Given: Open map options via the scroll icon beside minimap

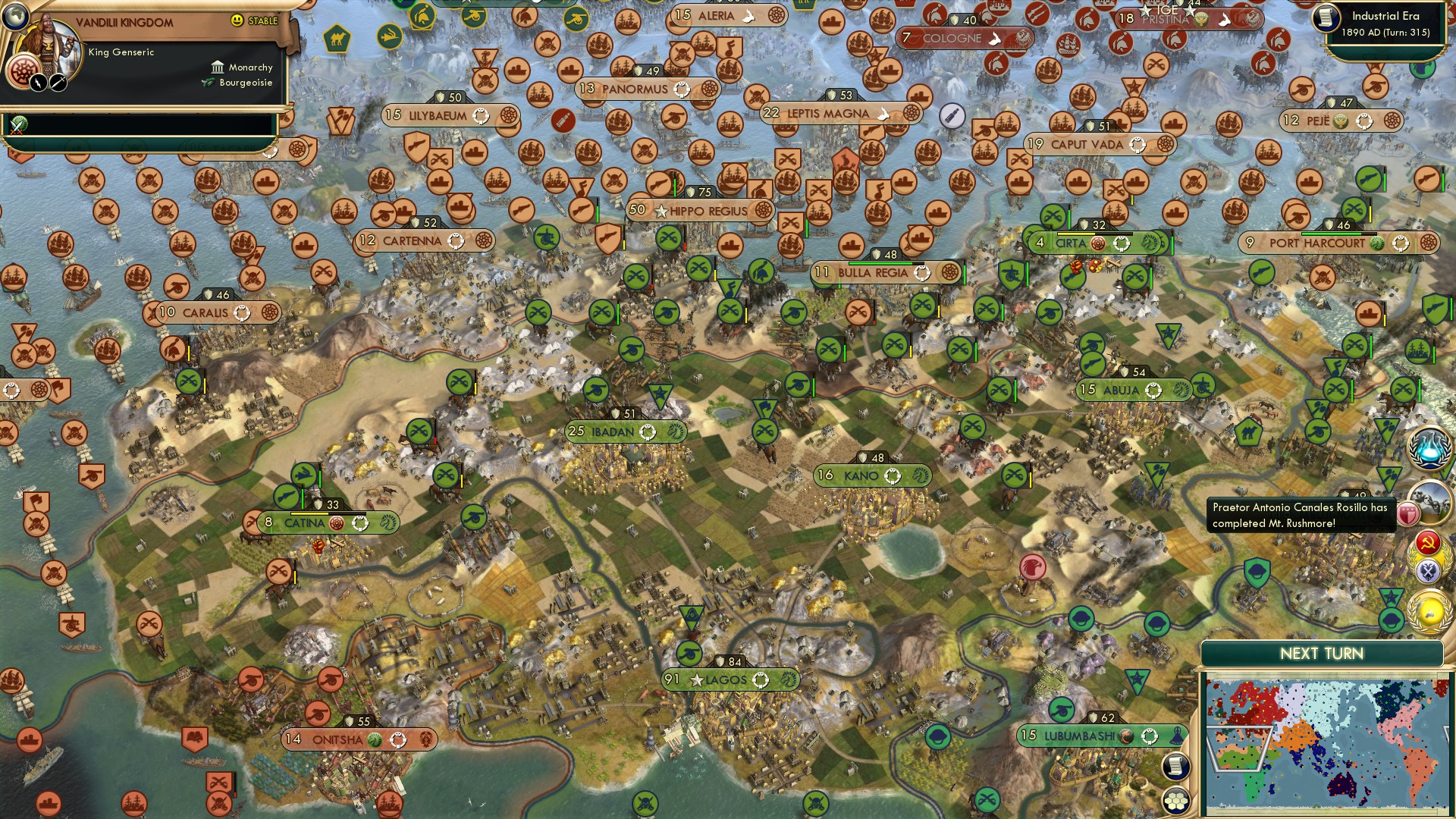Looking at the screenshot, I should 1177,765.
